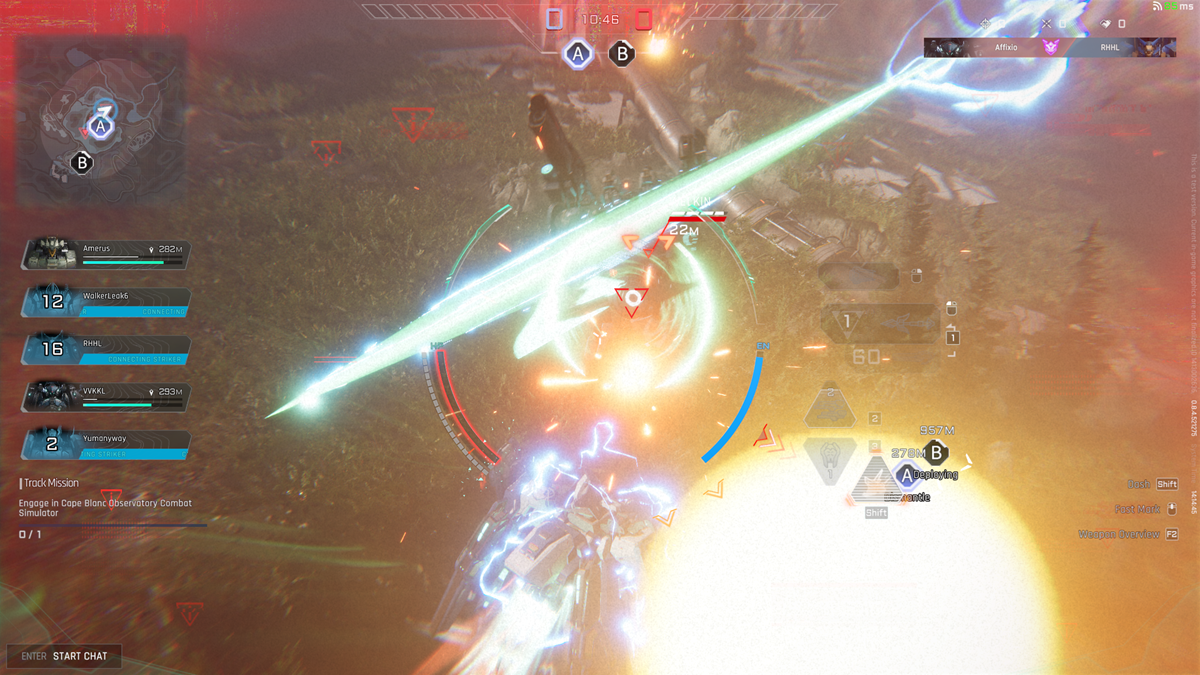Click the Start Chat box
This screenshot has width=1200, height=675.
click(65, 656)
